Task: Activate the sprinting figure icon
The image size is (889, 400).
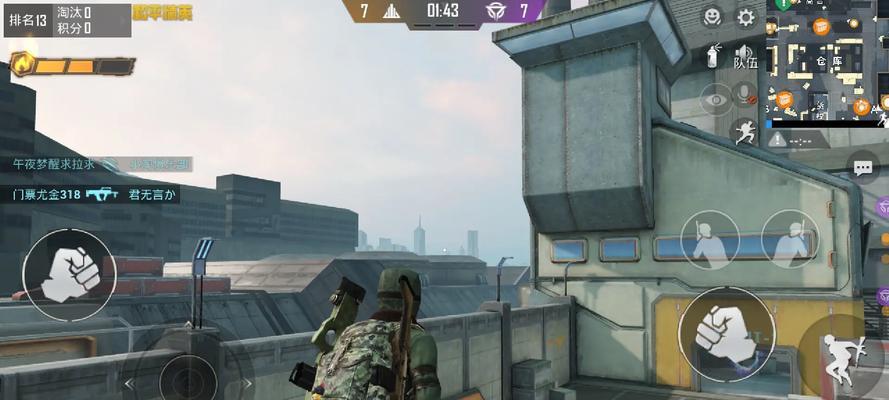Action: [x=744, y=132]
